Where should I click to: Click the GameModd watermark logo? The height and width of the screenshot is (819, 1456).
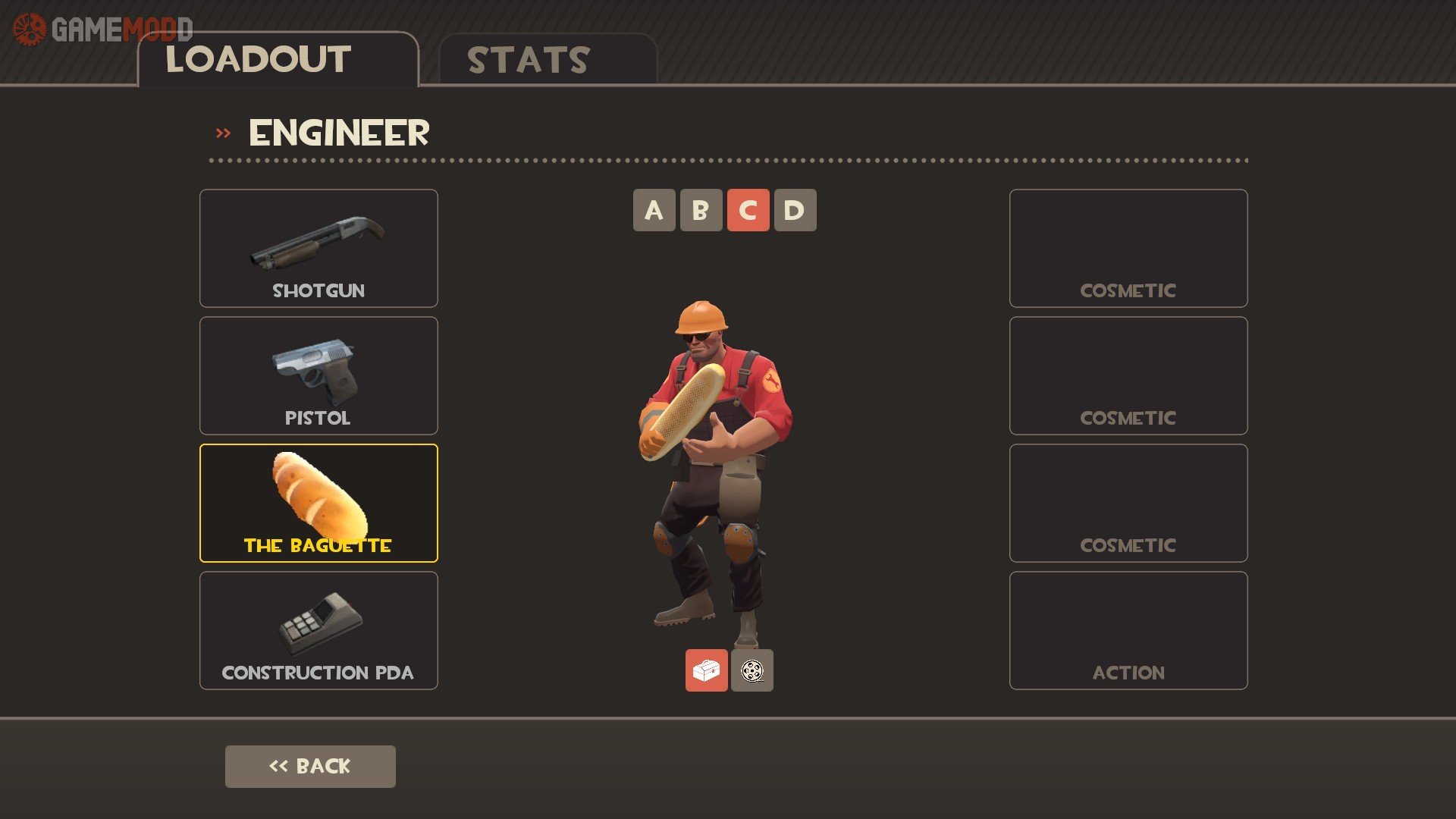pos(102,30)
